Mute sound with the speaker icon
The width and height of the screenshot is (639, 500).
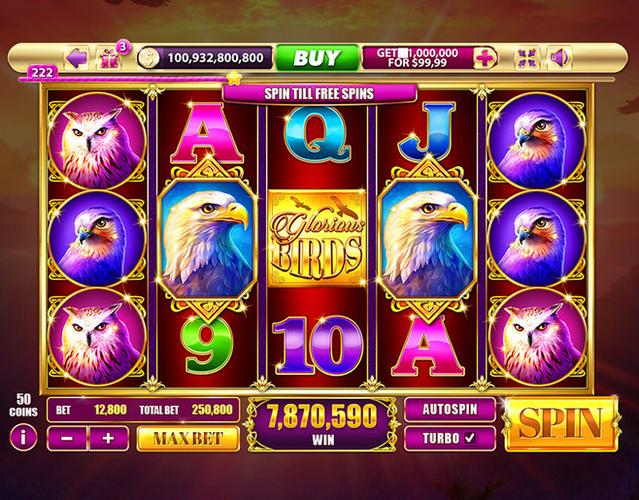click(558, 58)
